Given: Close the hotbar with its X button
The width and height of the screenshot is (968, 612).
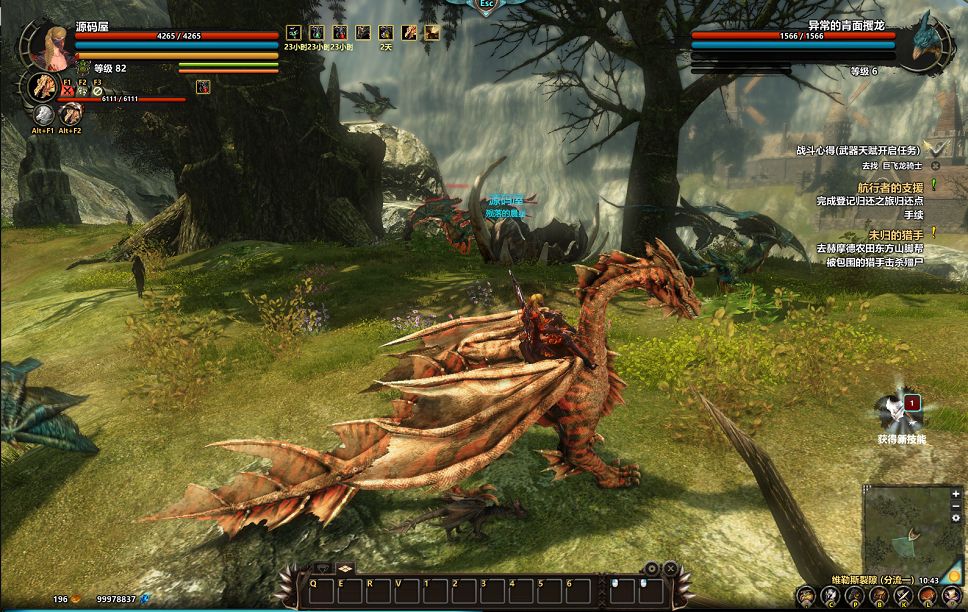Looking at the screenshot, I should (670, 568).
